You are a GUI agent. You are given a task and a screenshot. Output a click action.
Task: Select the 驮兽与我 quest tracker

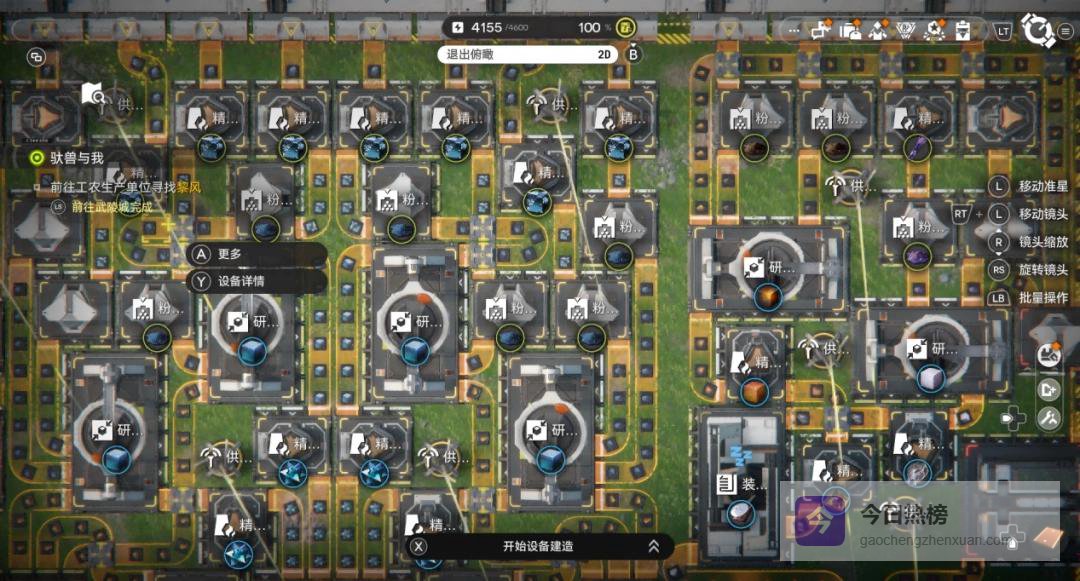[x=77, y=157]
